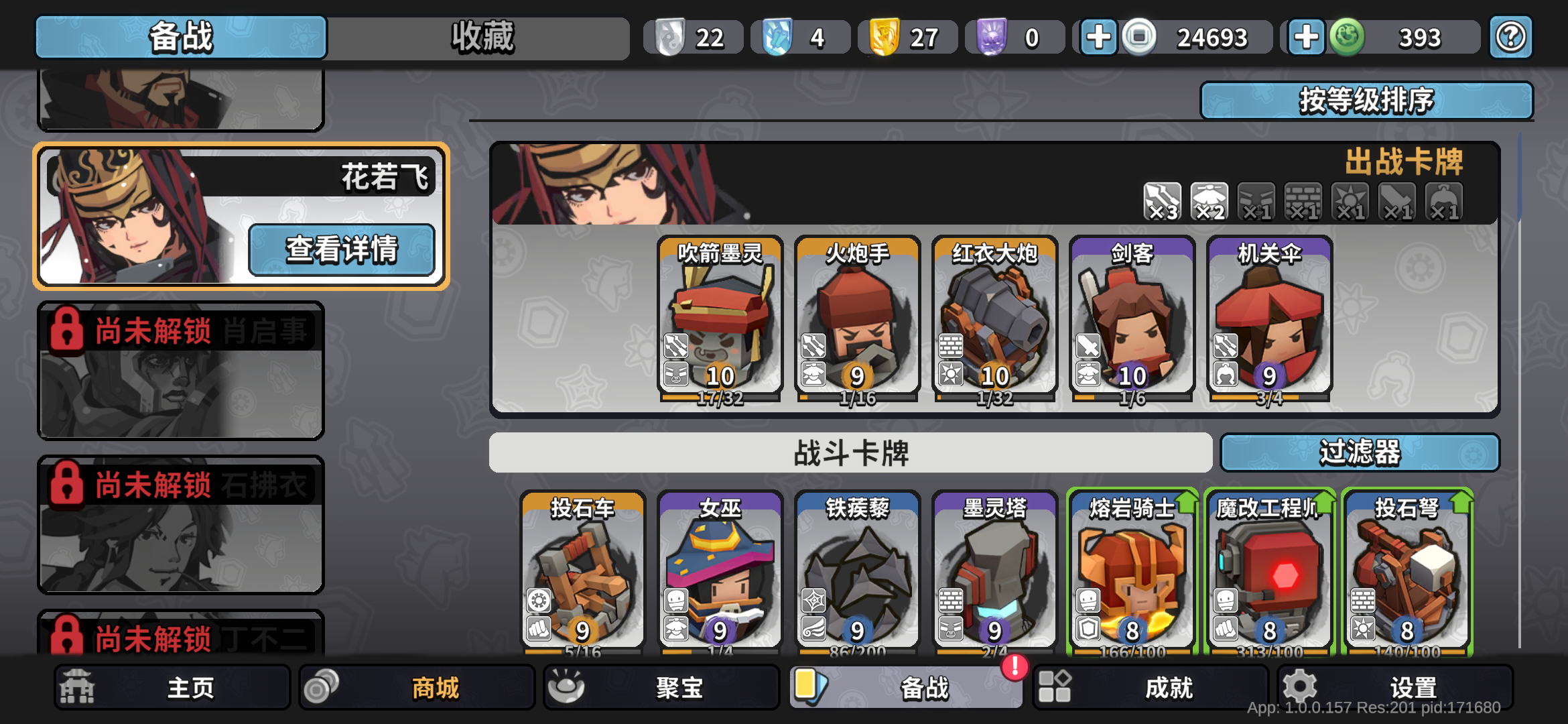Open the 按等级排序 sort options

click(1367, 99)
